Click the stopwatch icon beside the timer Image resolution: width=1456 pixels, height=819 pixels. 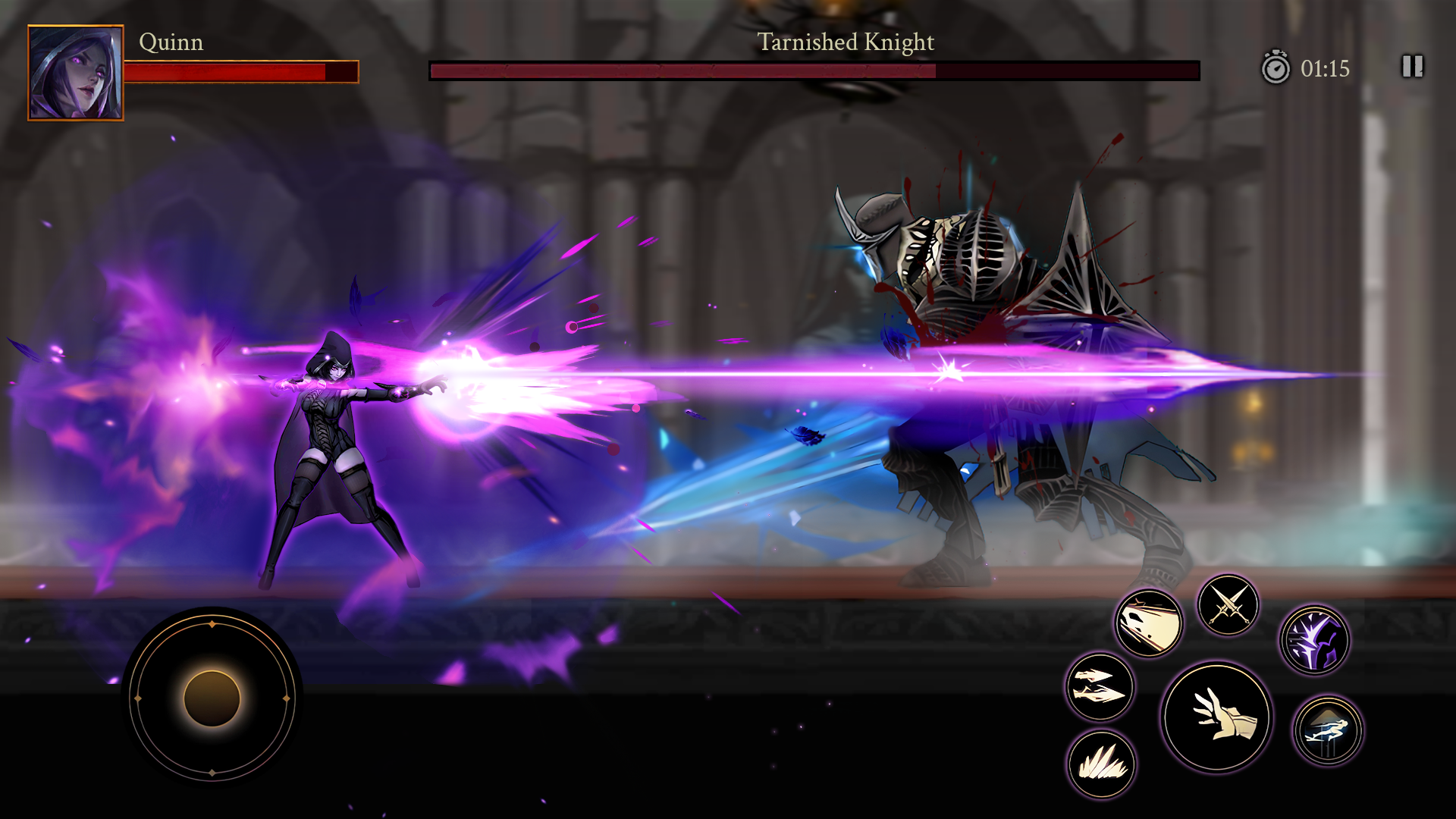tap(1279, 69)
